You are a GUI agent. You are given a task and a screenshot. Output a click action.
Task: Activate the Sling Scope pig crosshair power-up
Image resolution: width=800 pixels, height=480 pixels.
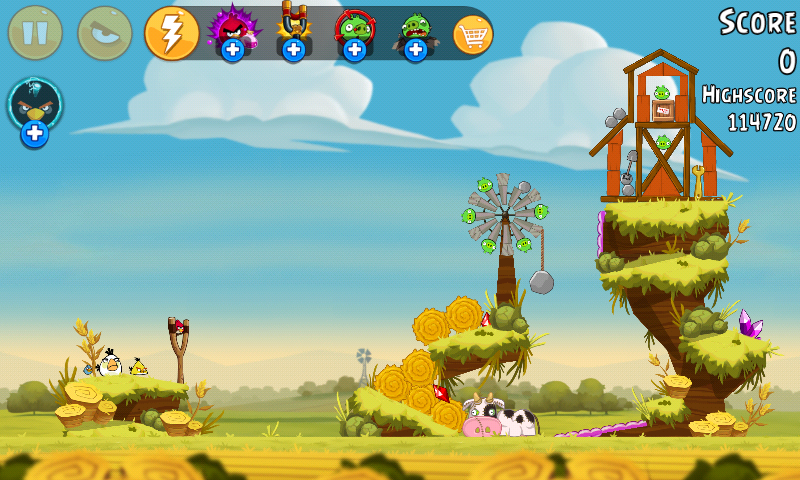(x=354, y=30)
